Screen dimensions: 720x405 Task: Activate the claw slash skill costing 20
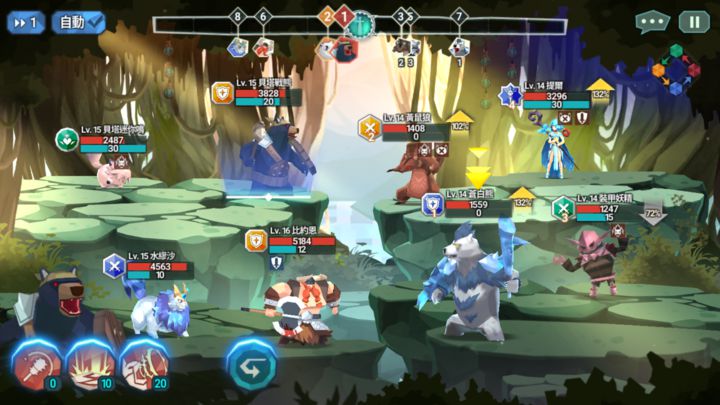point(144,363)
